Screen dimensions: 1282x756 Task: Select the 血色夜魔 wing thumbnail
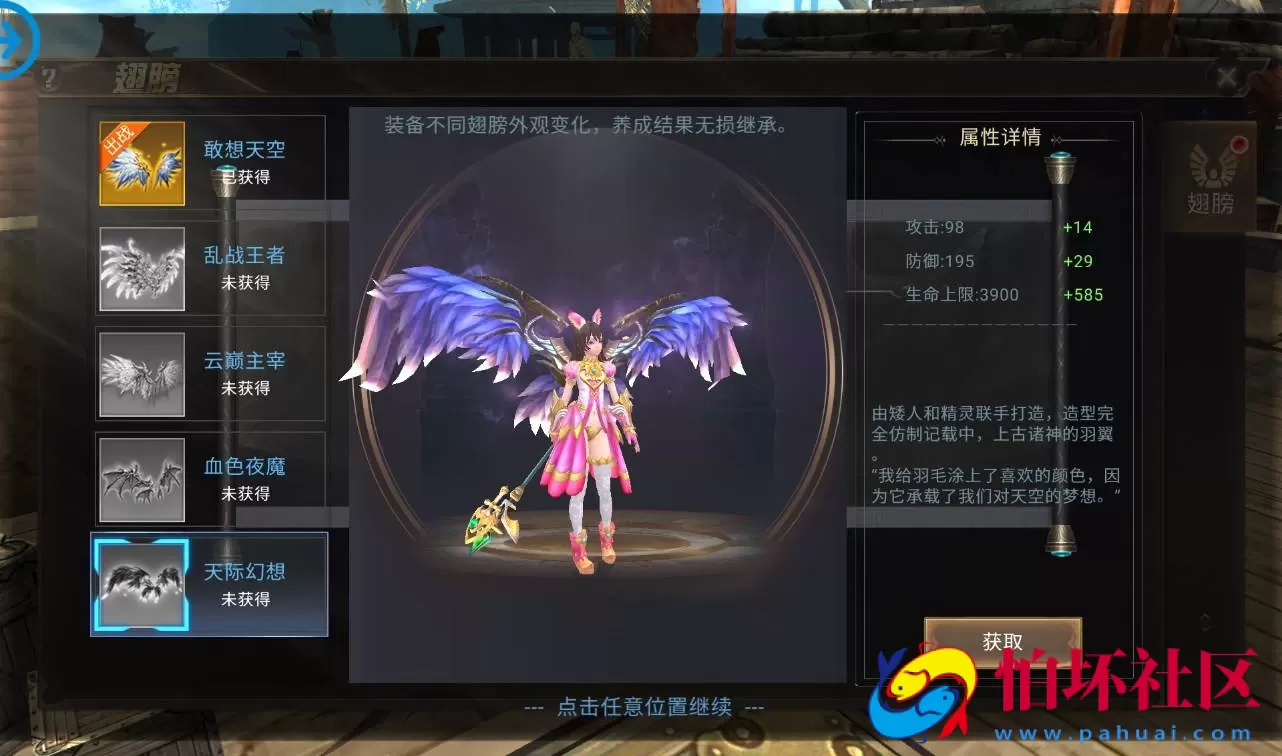[x=142, y=480]
